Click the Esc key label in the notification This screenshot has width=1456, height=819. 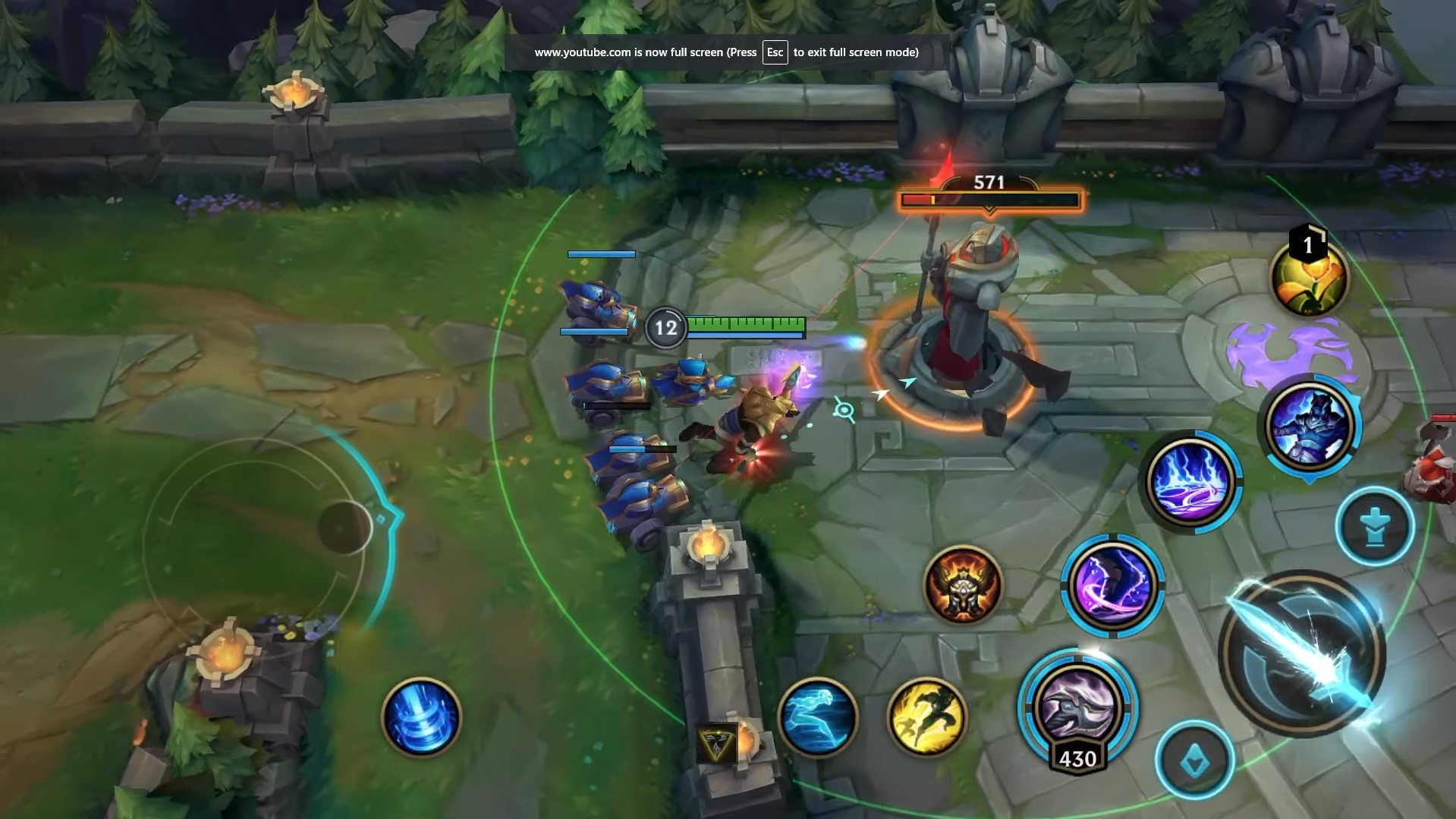coord(774,52)
